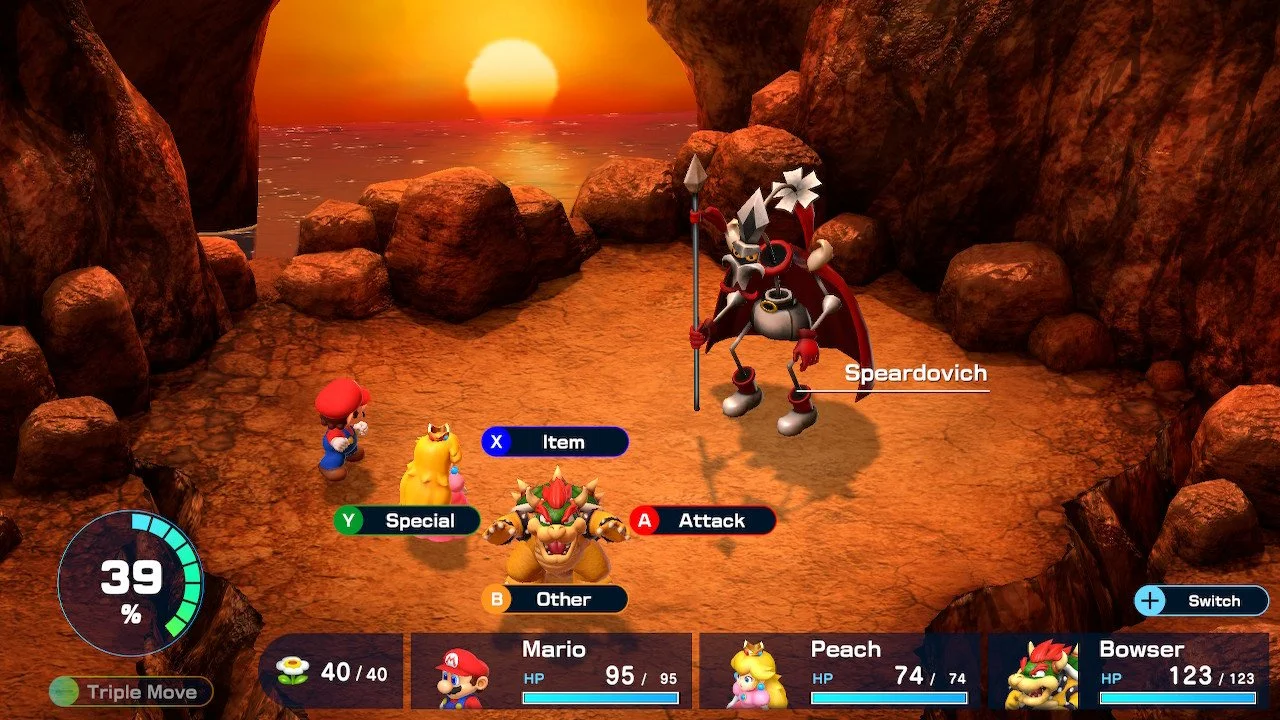Image resolution: width=1280 pixels, height=720 pixels.
Task: Select Peach's party status panel
Action: pos(839,671)
